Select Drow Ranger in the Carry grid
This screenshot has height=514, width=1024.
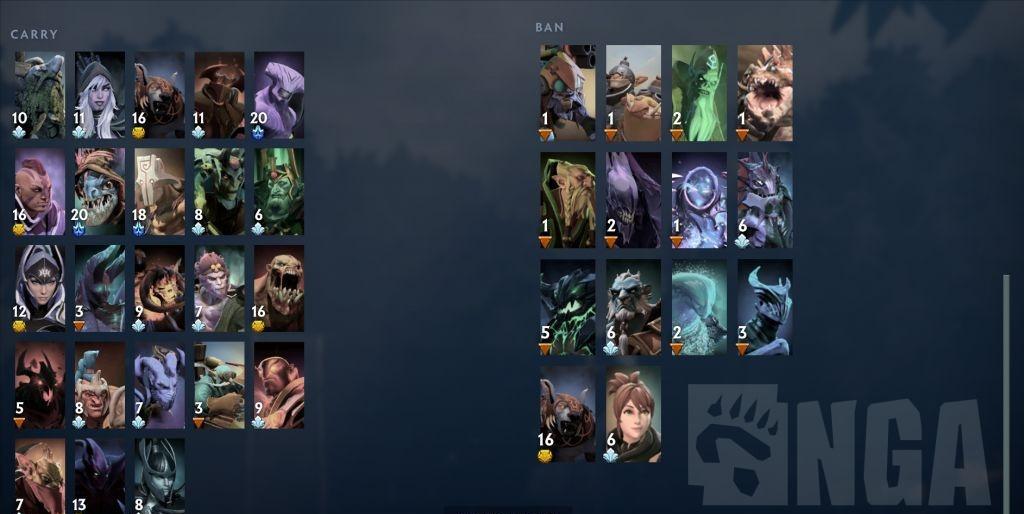99,95
